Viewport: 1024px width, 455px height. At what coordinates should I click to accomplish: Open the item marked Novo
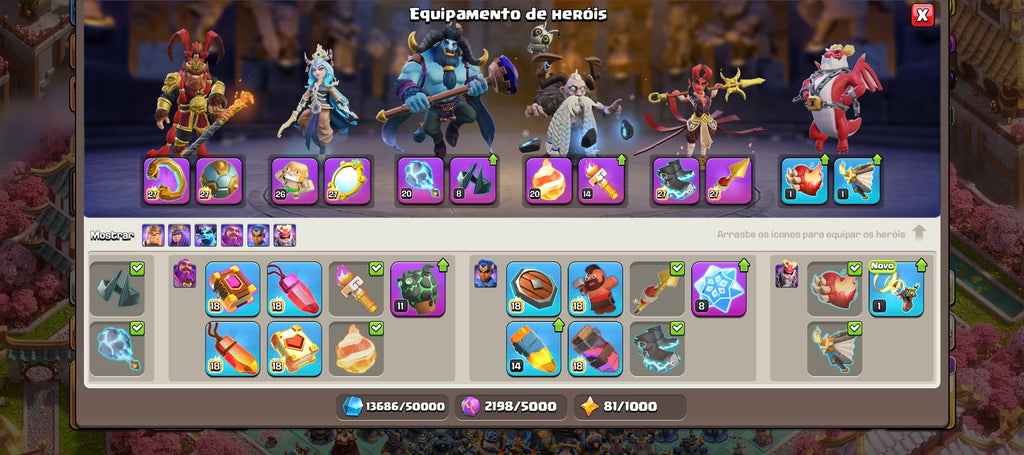(x=896, y=289)
